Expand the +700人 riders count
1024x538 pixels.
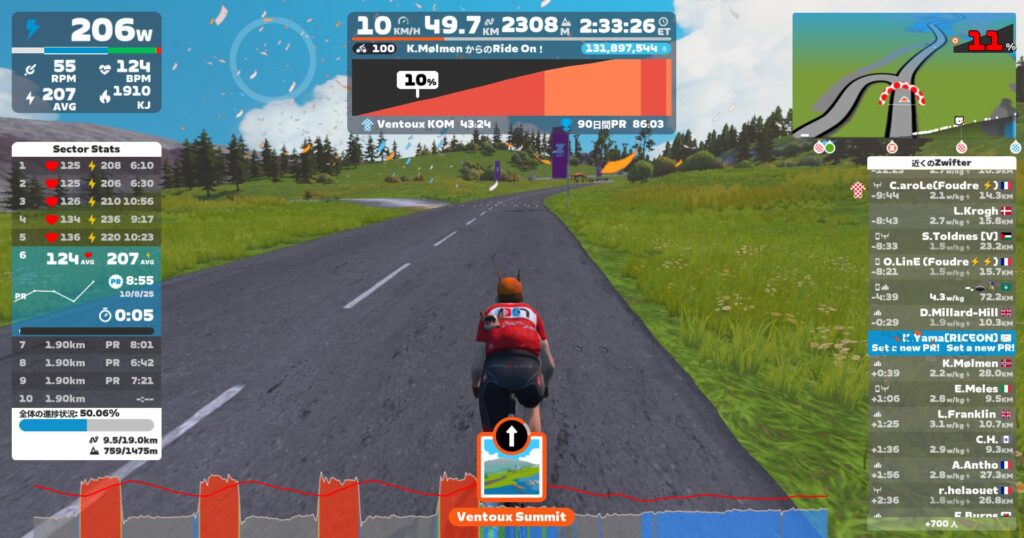[x=940, y=523]
